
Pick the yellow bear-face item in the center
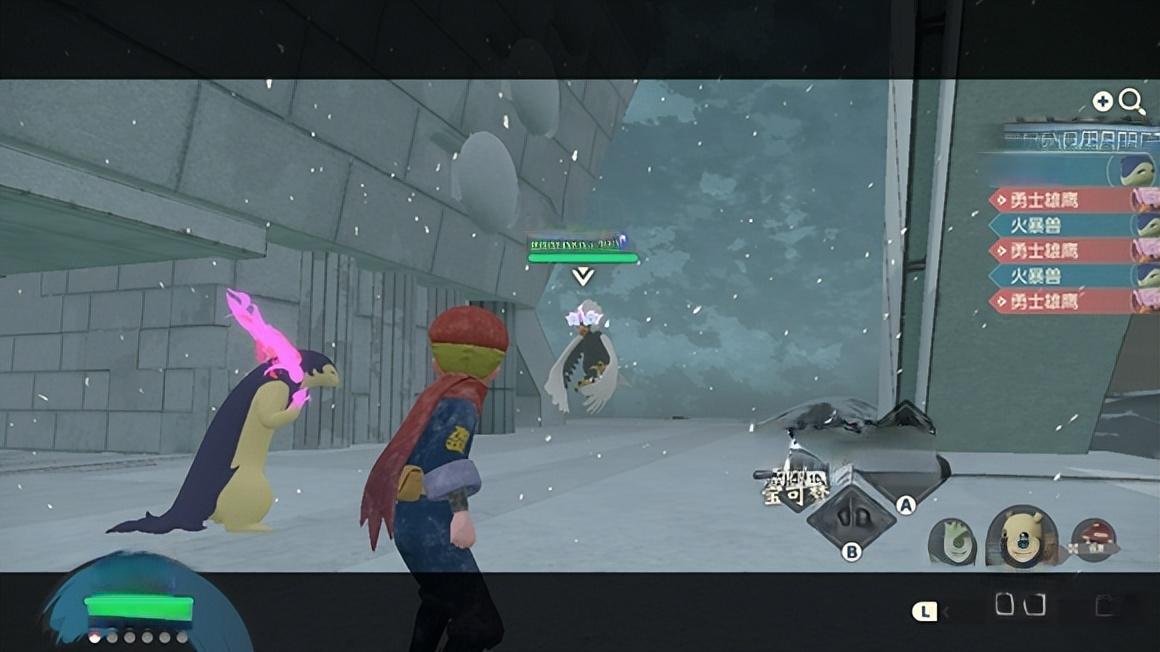click(x=1019, y=538)
